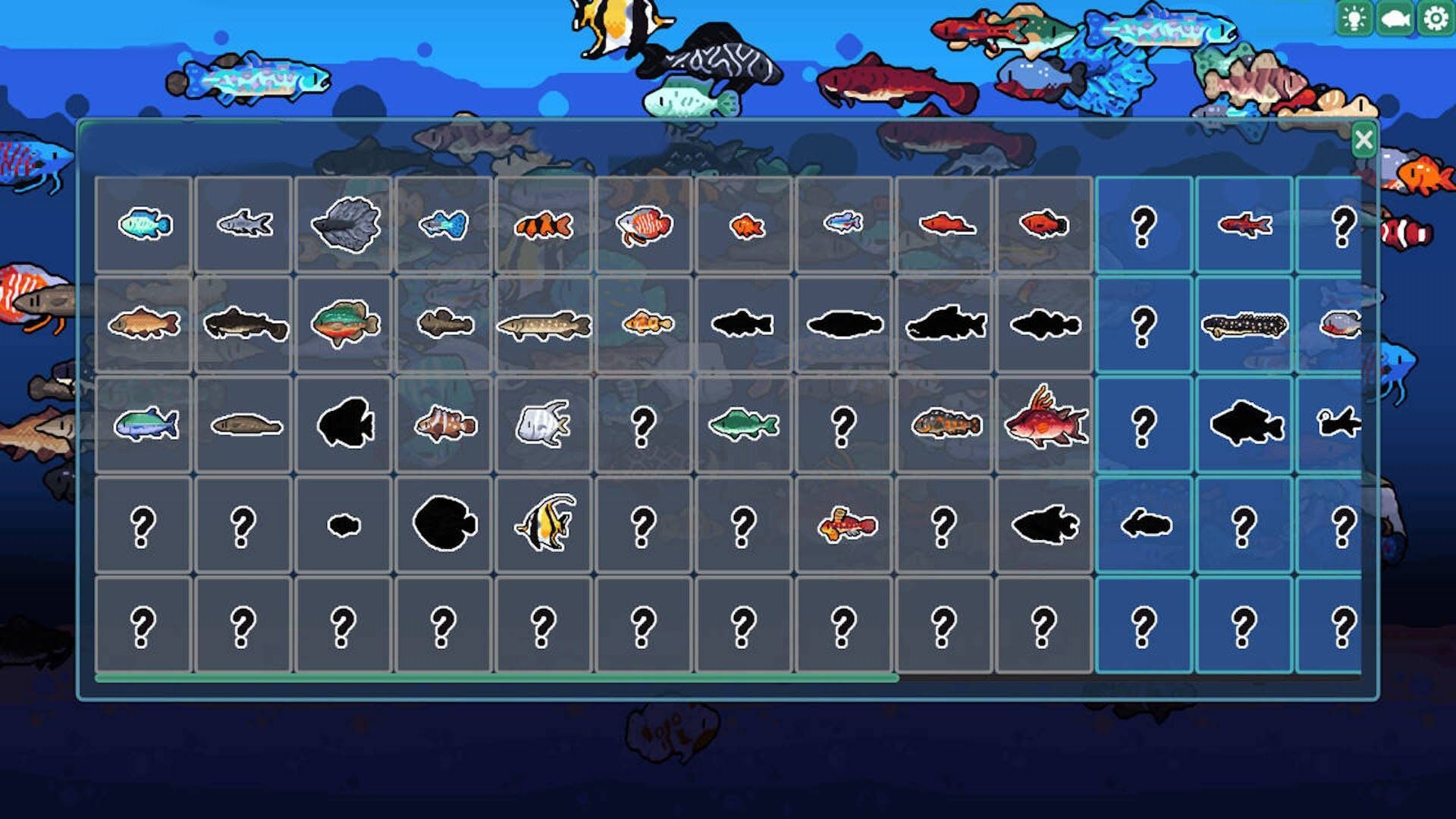Screen dimensions: 1456x819
Task: Click the green horizontal scrollbar
Action: tap(497, 678)
